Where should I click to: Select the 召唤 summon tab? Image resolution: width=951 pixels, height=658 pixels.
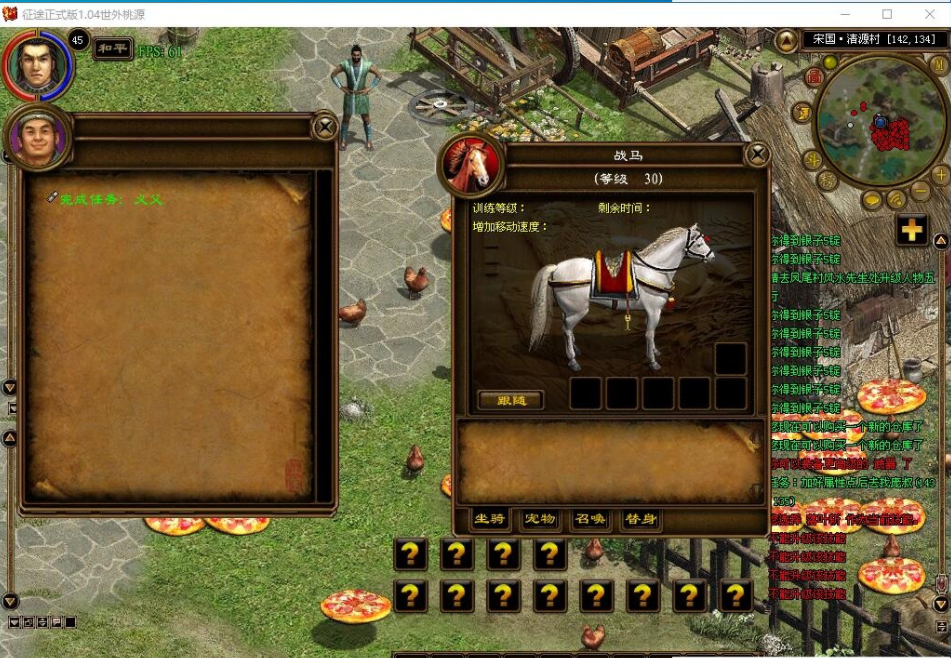(590, 519)
